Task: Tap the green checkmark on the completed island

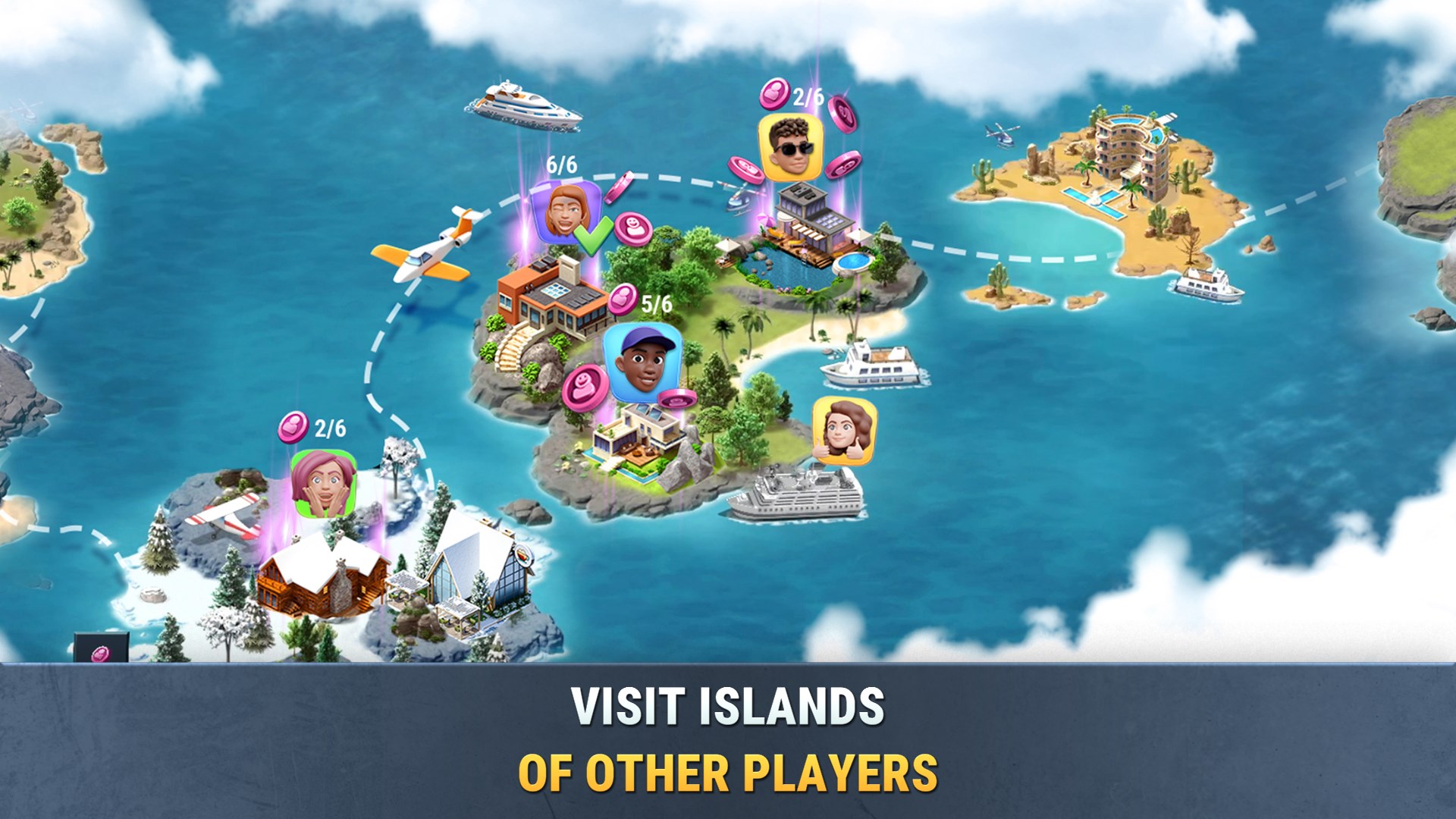Action: [594, 234]
